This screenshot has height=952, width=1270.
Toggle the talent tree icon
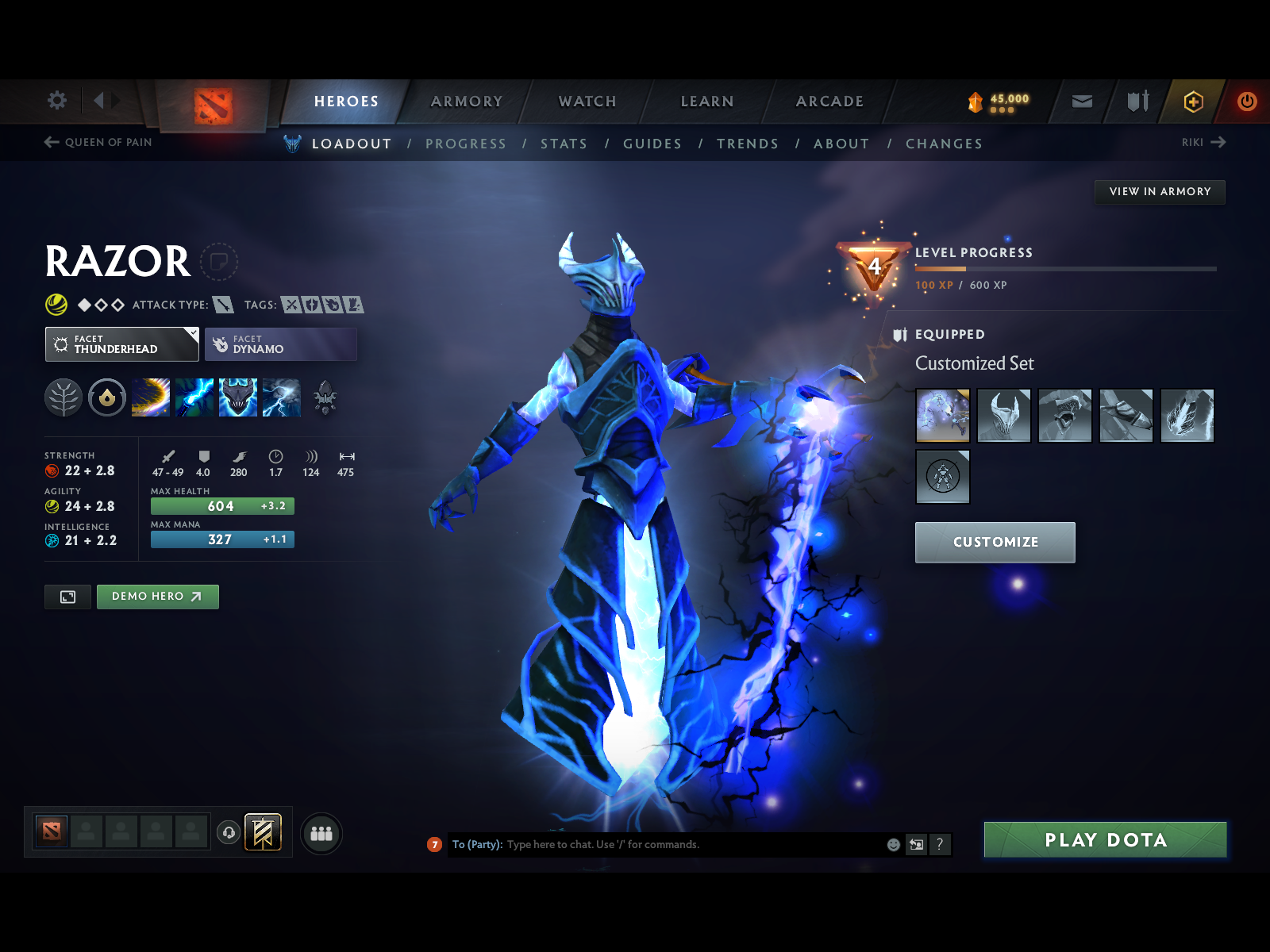click(x=63, y=398)
